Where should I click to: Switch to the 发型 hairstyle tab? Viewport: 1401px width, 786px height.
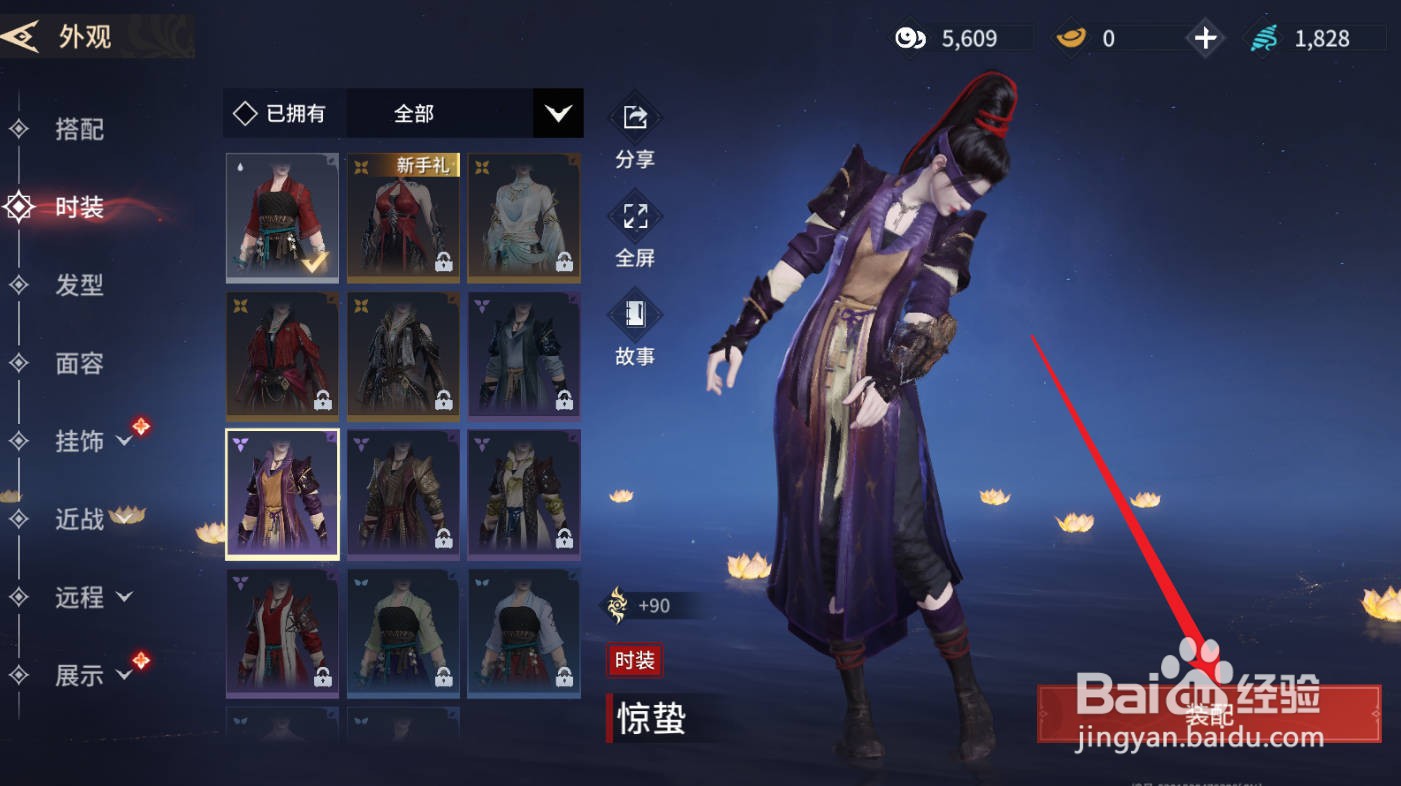(x=80, y=286)
